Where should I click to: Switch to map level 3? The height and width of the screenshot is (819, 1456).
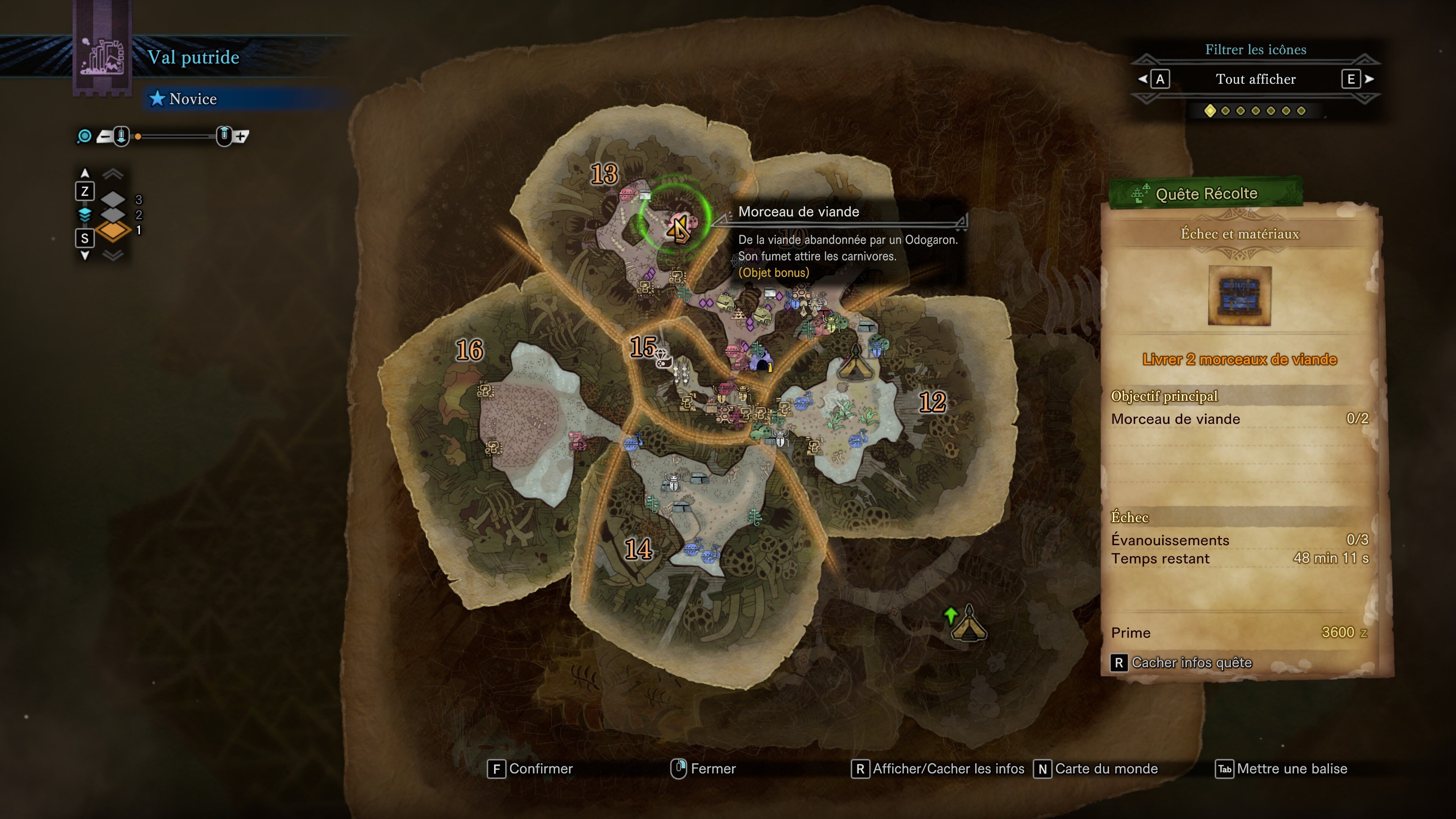pos(114,199)
